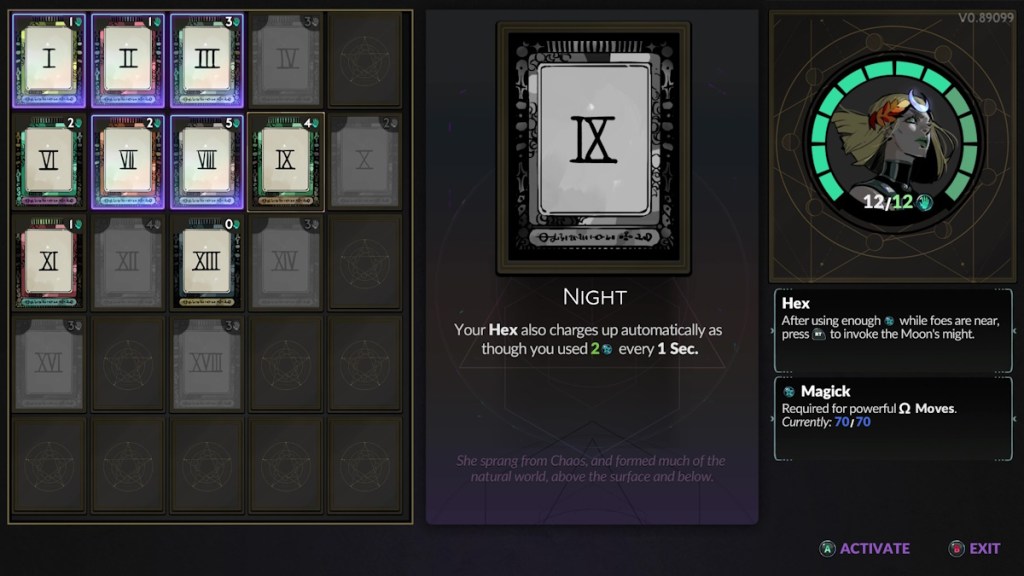1024x576 pixels.
Task: Select arcana card I
Action: pyautogui.click(x=49, y=60)
